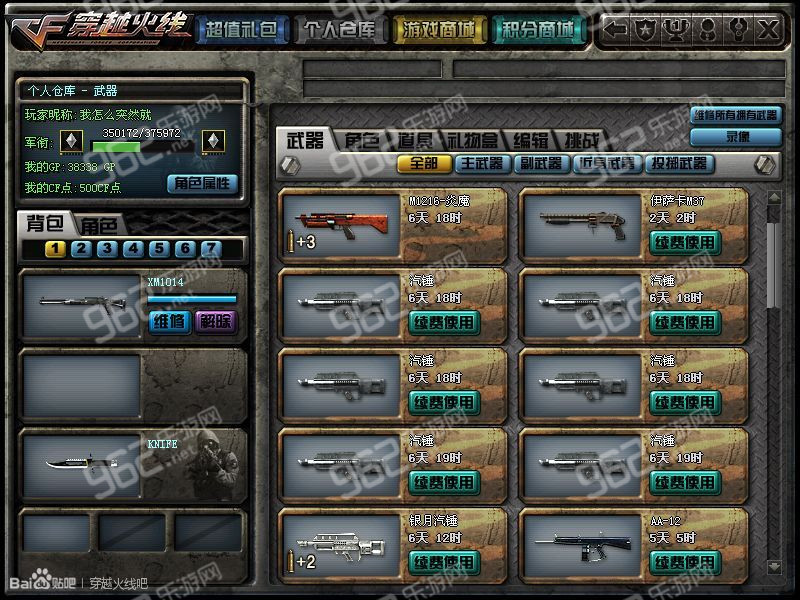Image resolution: width=800 pixels, height=600 pixels.
Task: Unequip the XM1014 with 解除
Action: (215, 321)
